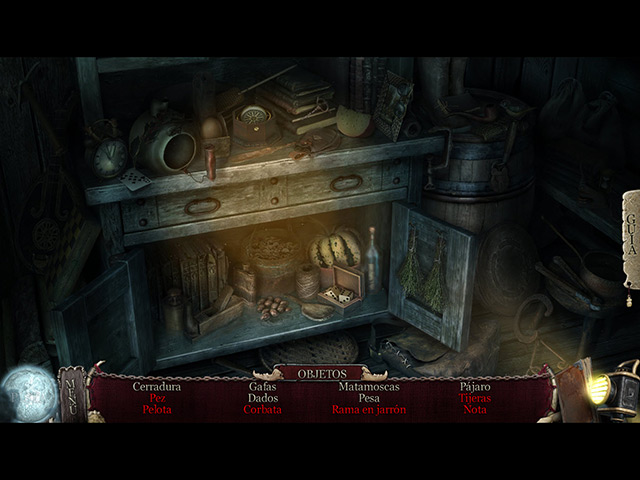
Task: Select 'Dados' in the object list
Action: (262, 397)
